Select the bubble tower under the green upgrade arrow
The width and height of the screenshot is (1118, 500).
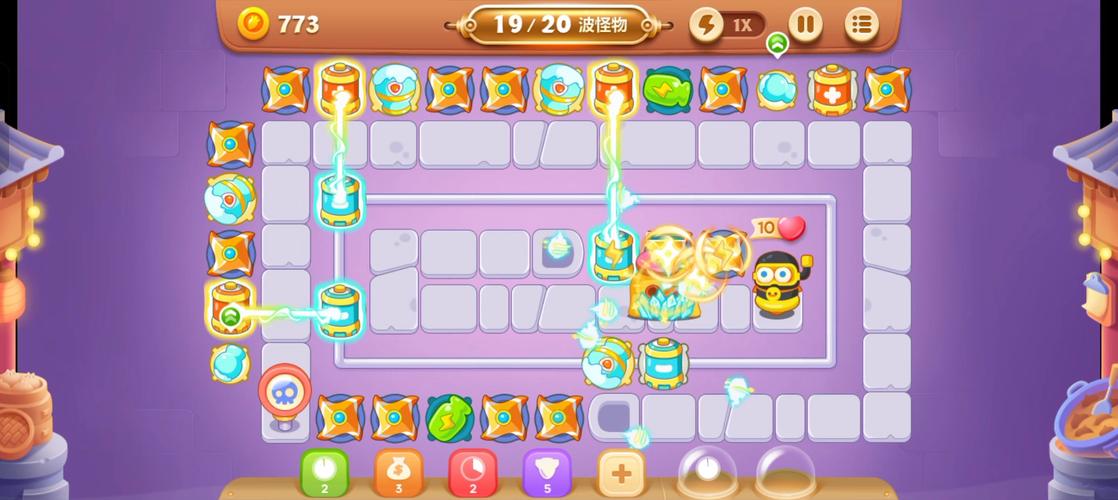pyautogui.click(x=777, y=89)
